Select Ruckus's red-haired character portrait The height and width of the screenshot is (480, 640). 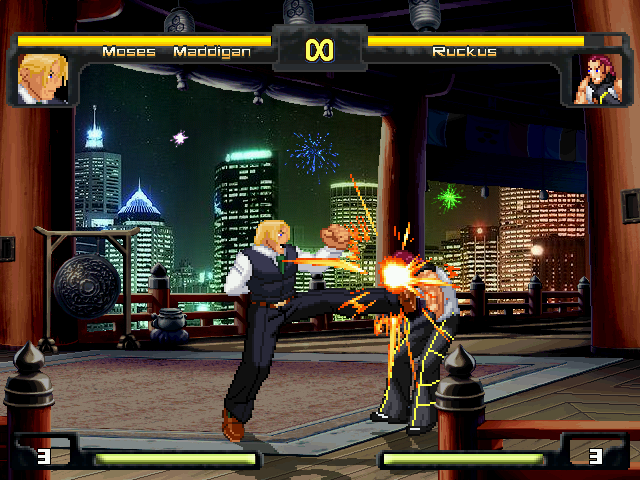tap(597, 79)
